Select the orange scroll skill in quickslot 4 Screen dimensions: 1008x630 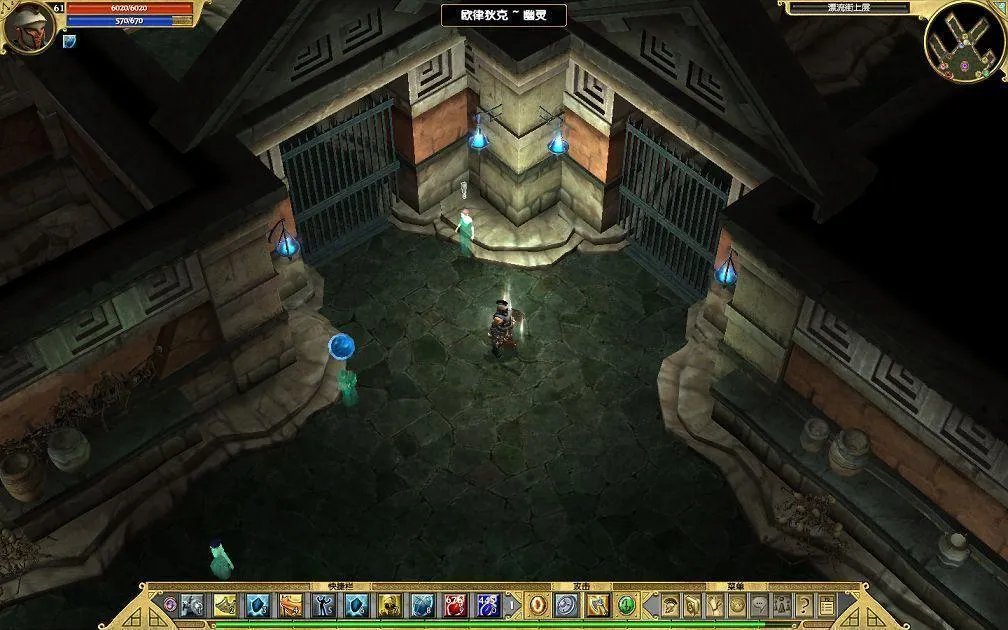pos(291,605)
